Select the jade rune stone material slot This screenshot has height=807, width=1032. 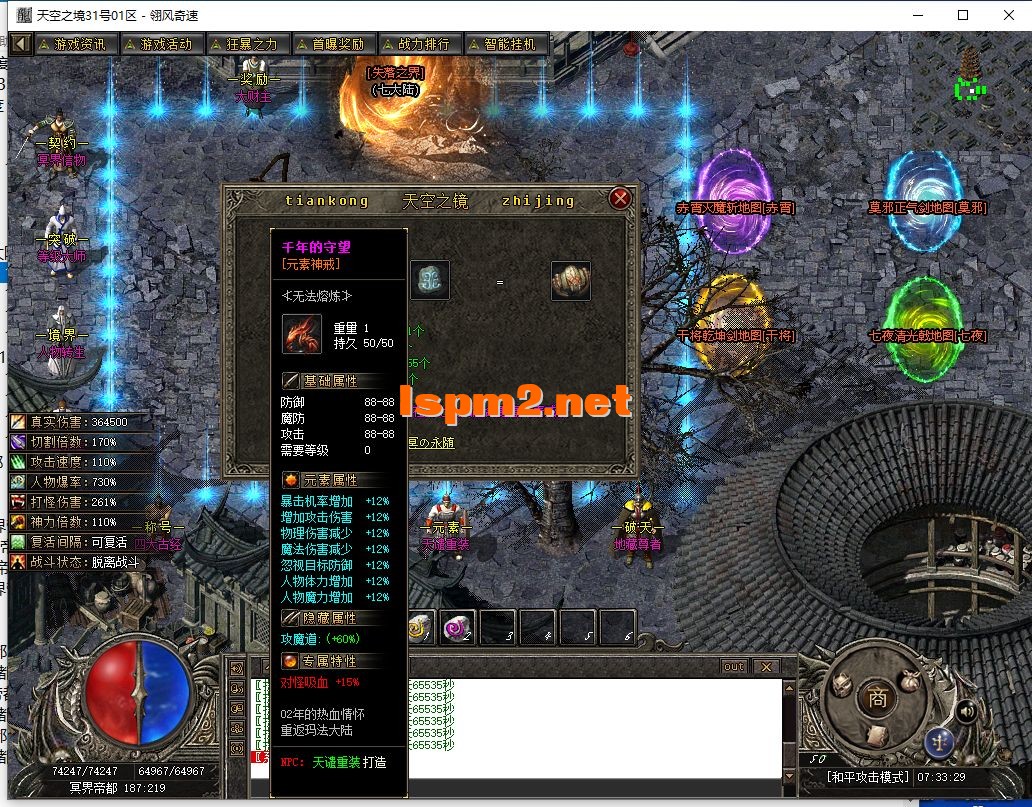[x=430, y=281]
